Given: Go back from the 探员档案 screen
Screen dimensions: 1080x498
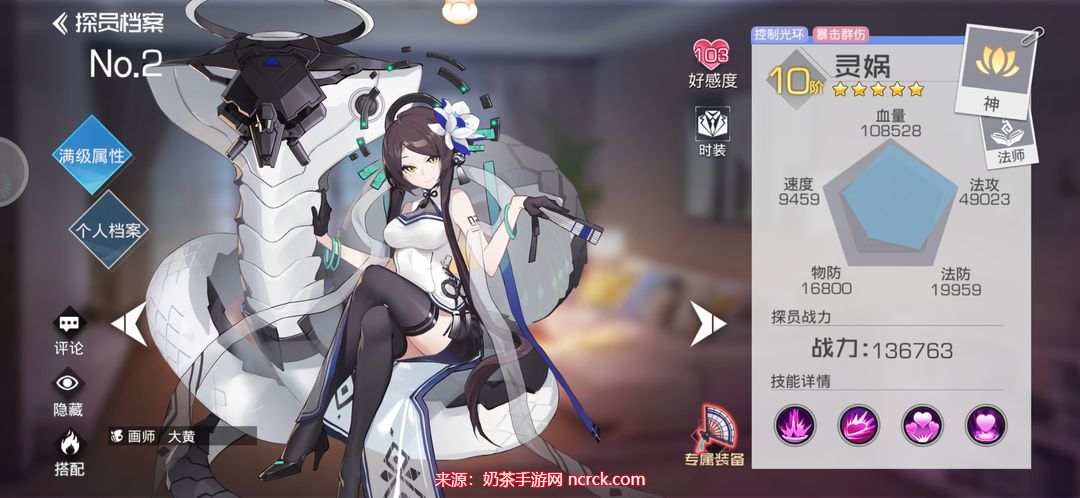Looking at the screenshot, I should [61, 23].
